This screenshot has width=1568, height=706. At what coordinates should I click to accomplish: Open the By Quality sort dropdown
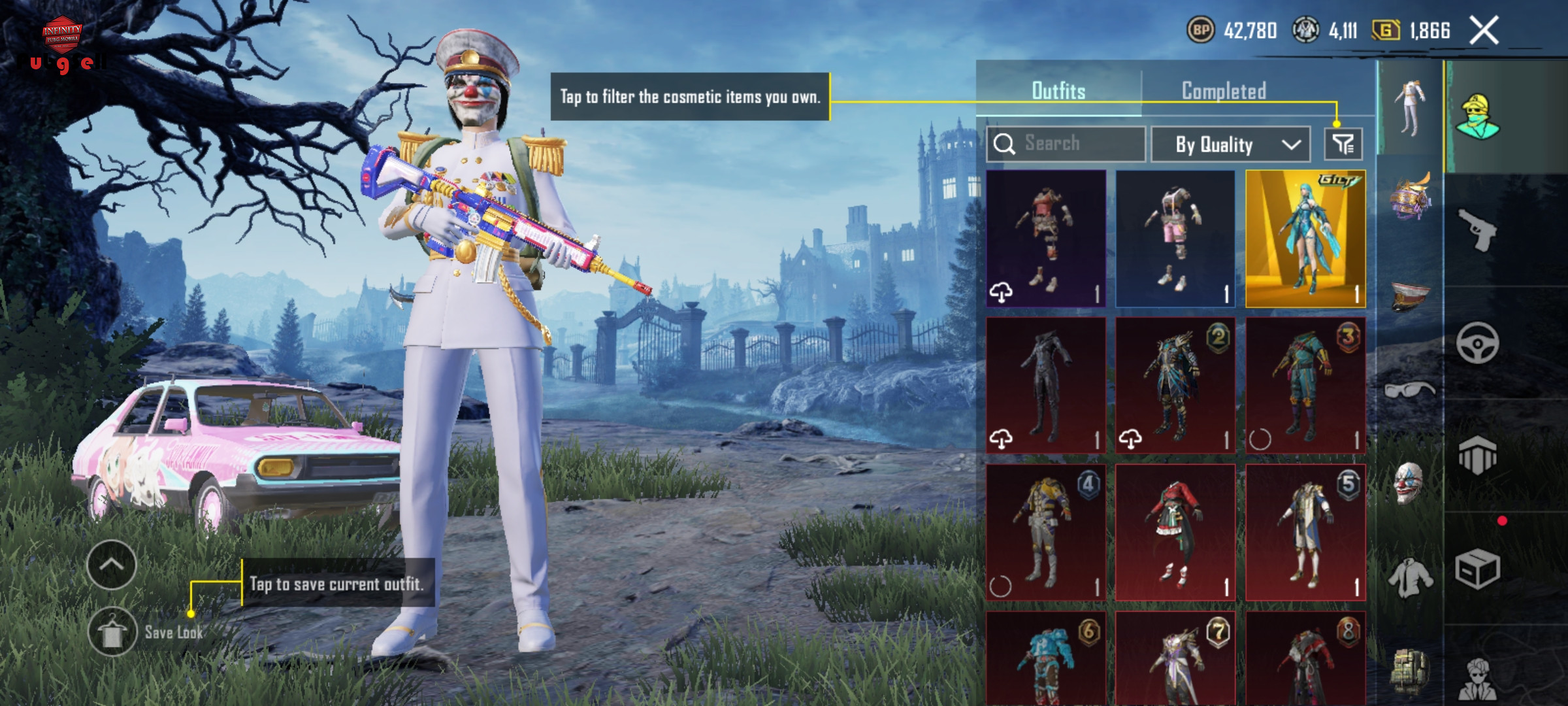[1230, 144]
